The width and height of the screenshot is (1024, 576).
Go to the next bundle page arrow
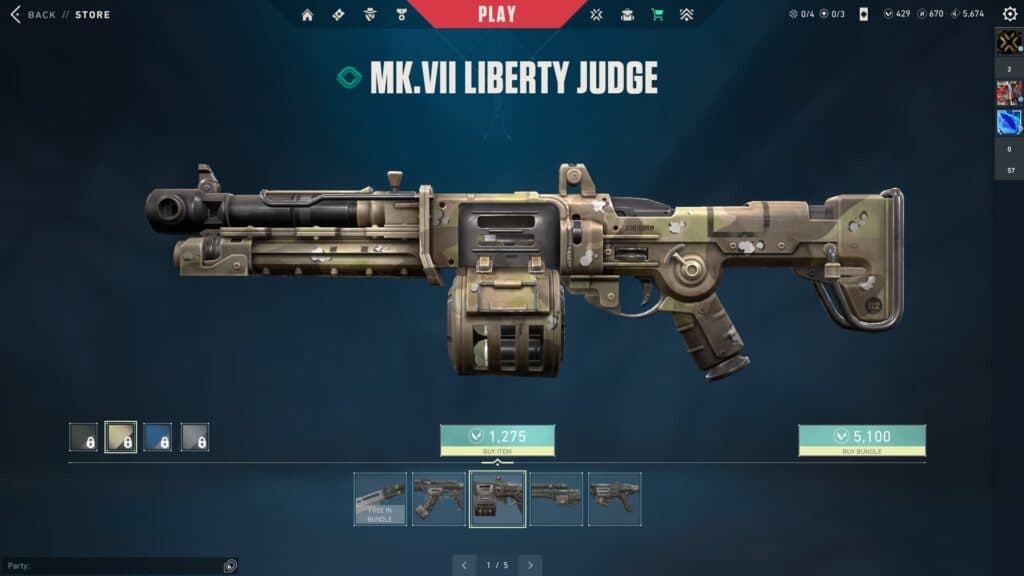[531, 565]
